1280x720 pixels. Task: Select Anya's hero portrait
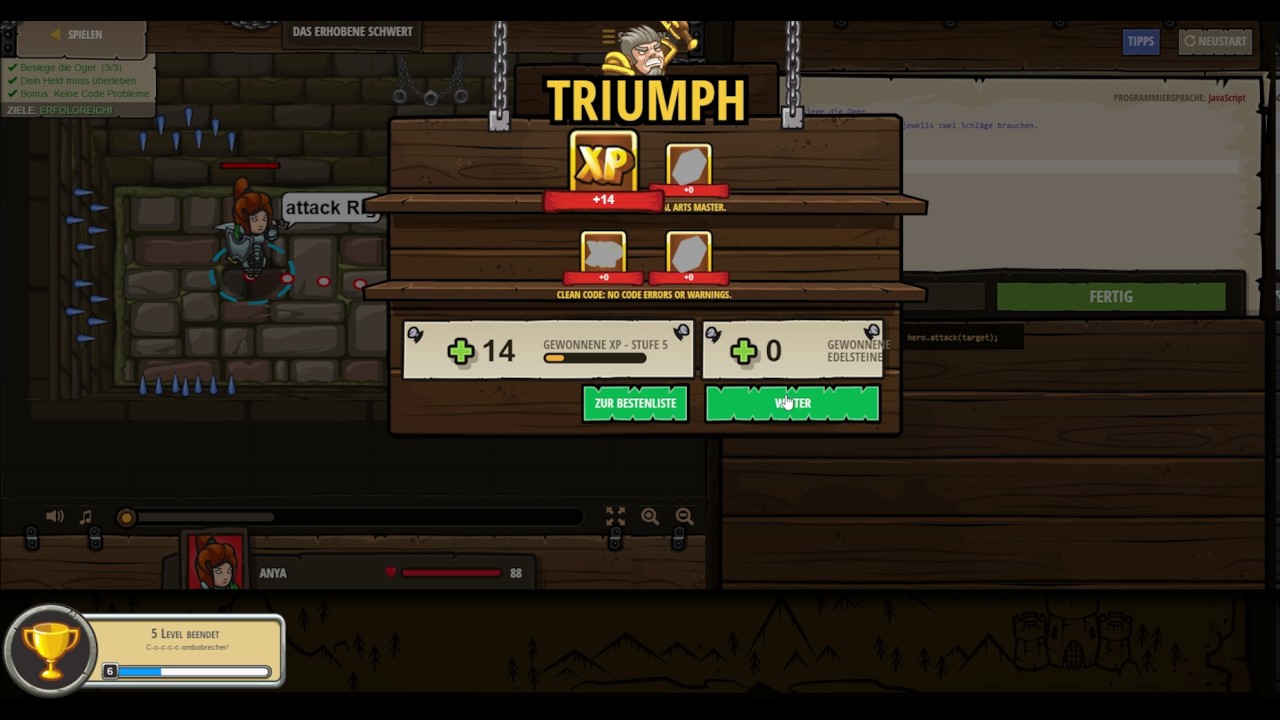(x=215, y=562)
